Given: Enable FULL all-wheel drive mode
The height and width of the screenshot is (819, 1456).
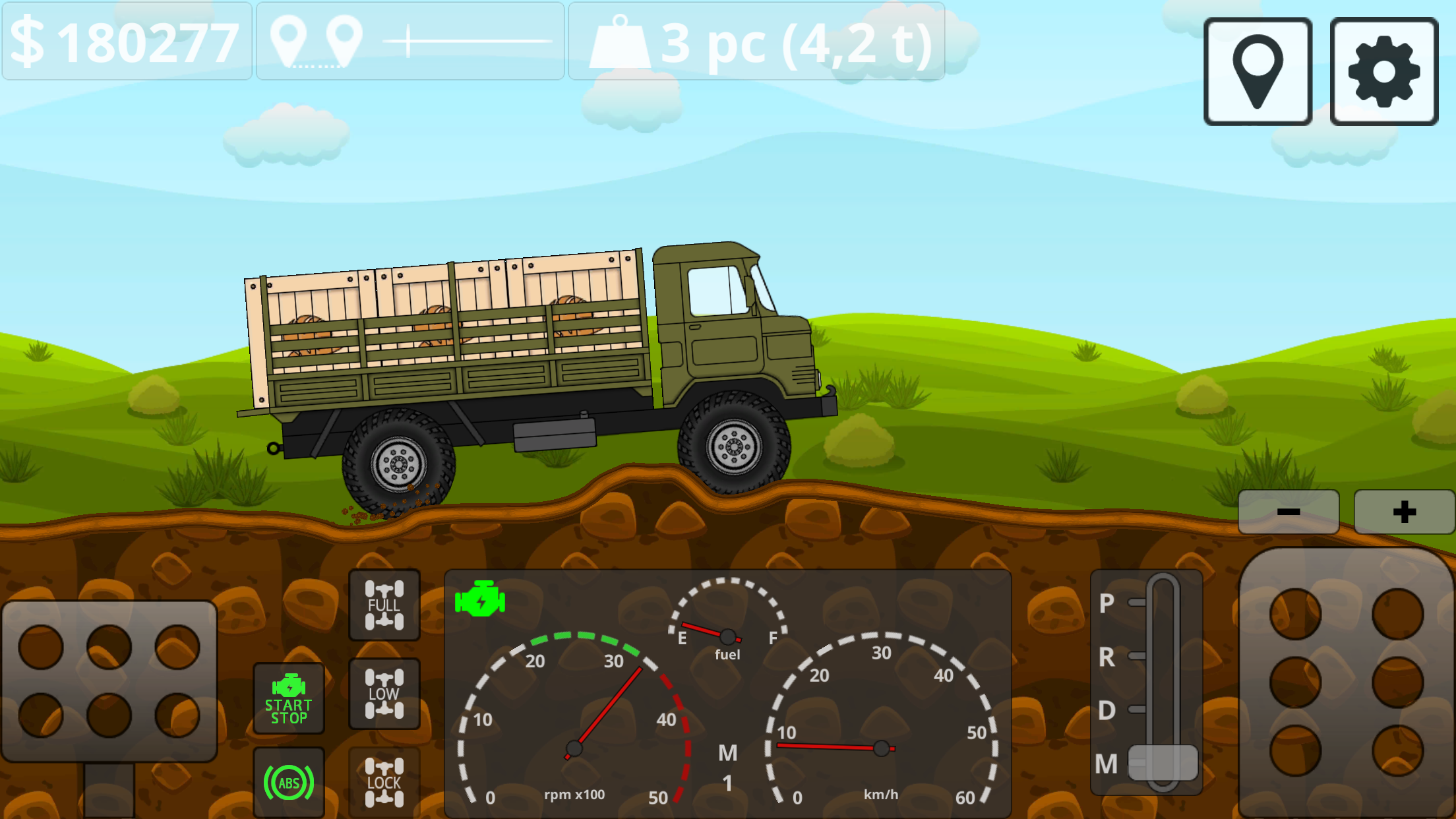Looking at the screenshot, I should pyautogui.click(x=384, y=605).
